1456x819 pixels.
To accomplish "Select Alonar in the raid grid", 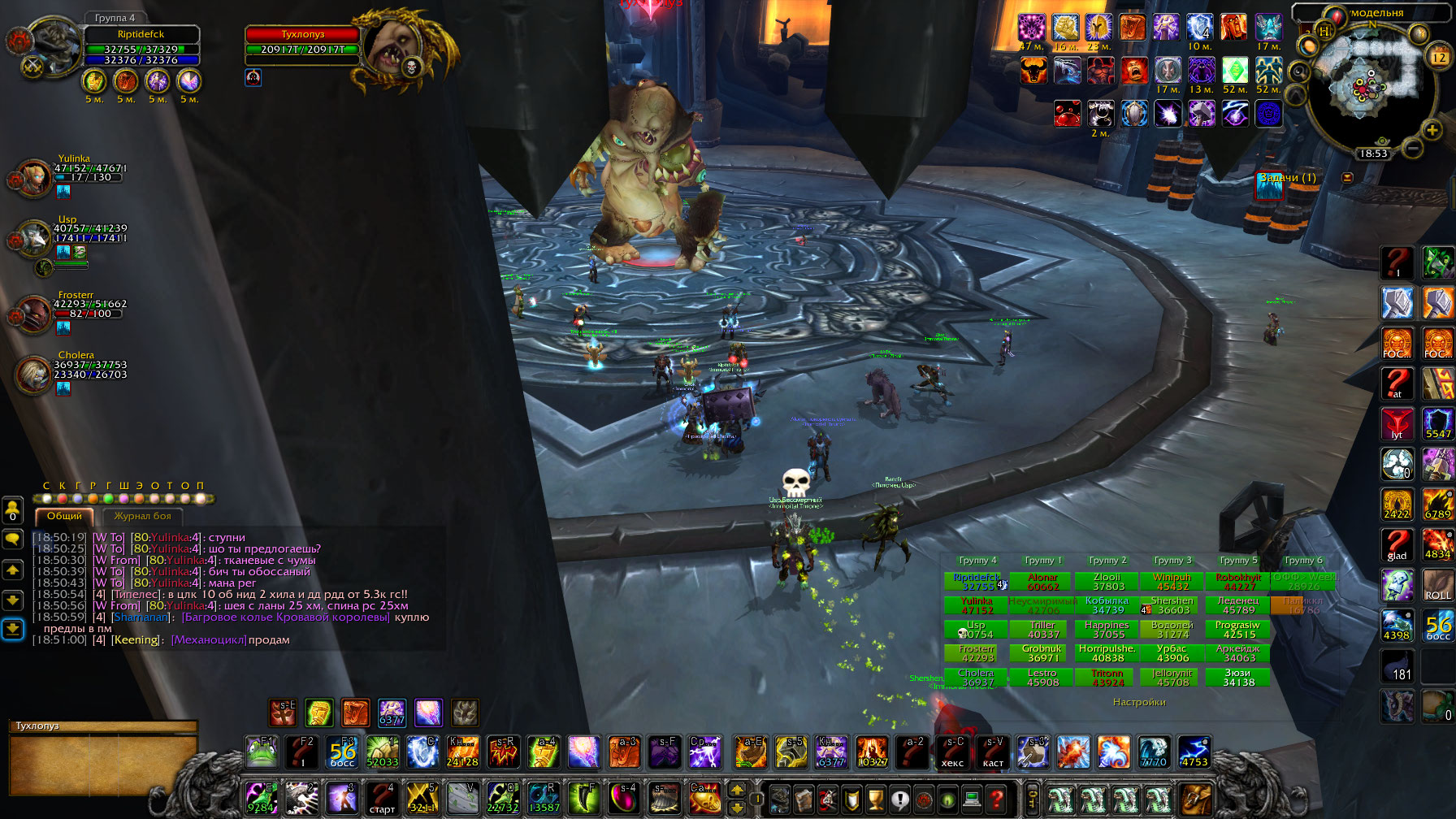I will coord(1042,582).
